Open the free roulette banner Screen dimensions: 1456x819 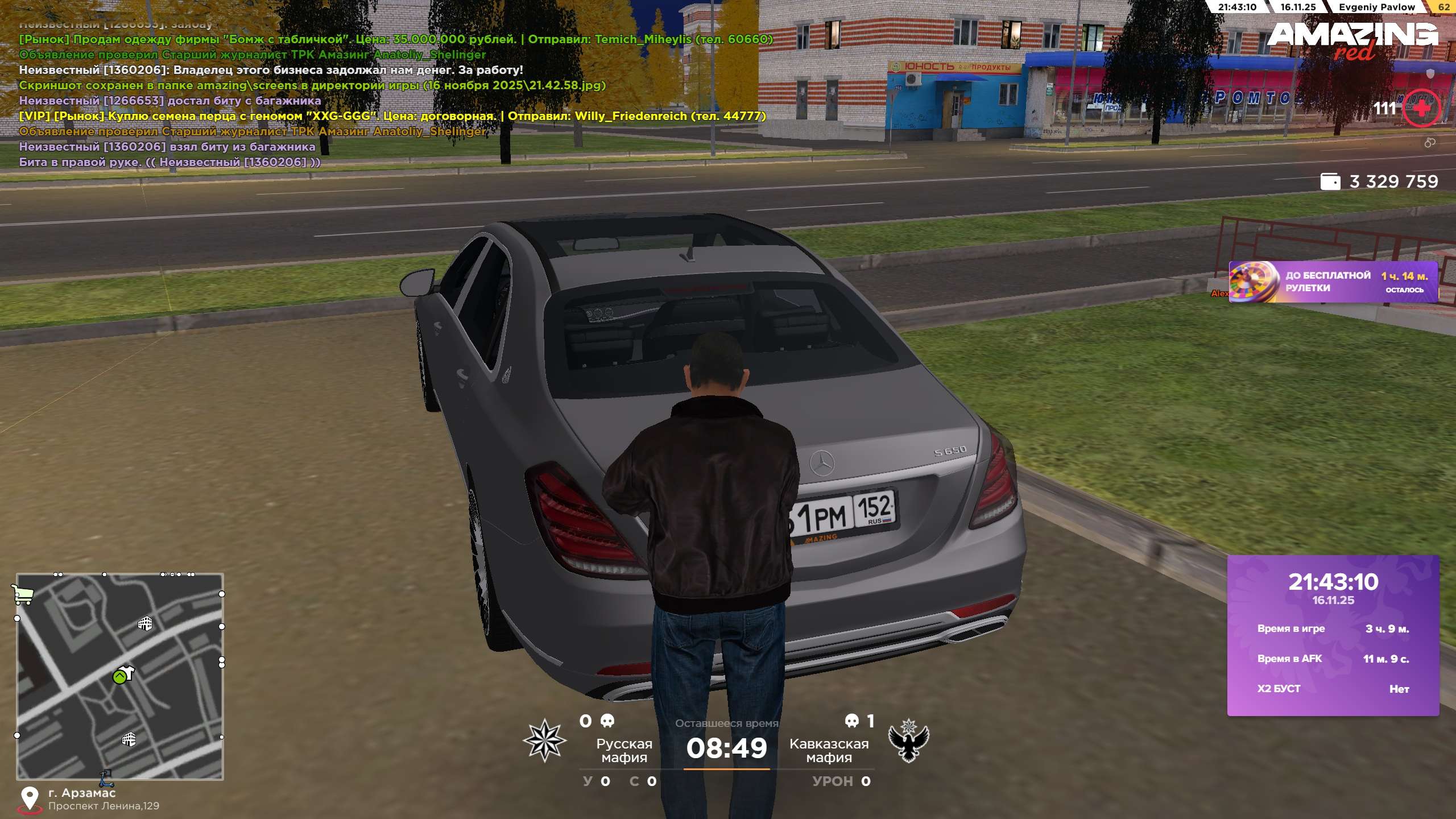click(1333, 282)
